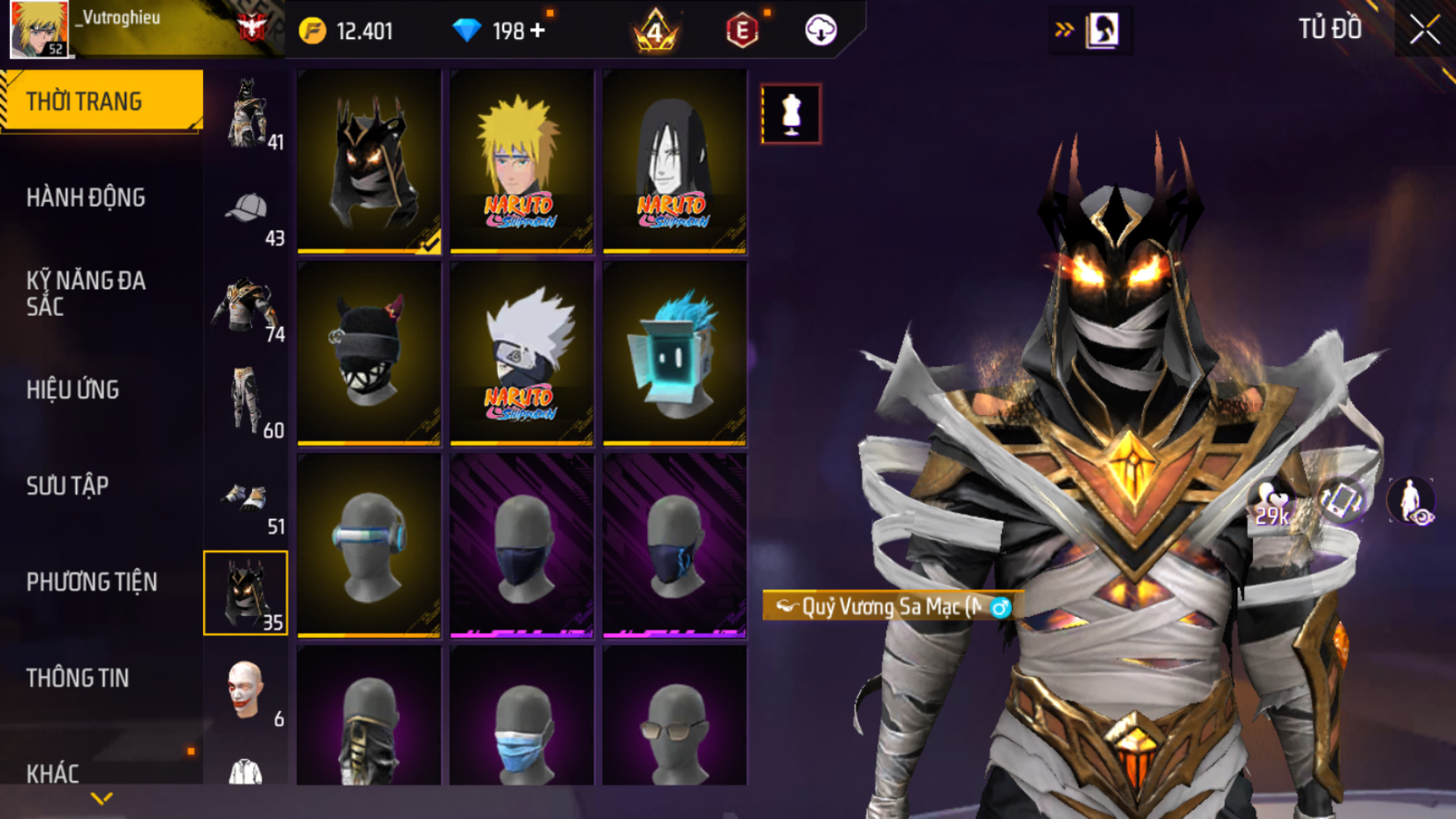Open the mannequin outfit preset button
Viewport: 1456px width, 819px height.
pos(791,114)
